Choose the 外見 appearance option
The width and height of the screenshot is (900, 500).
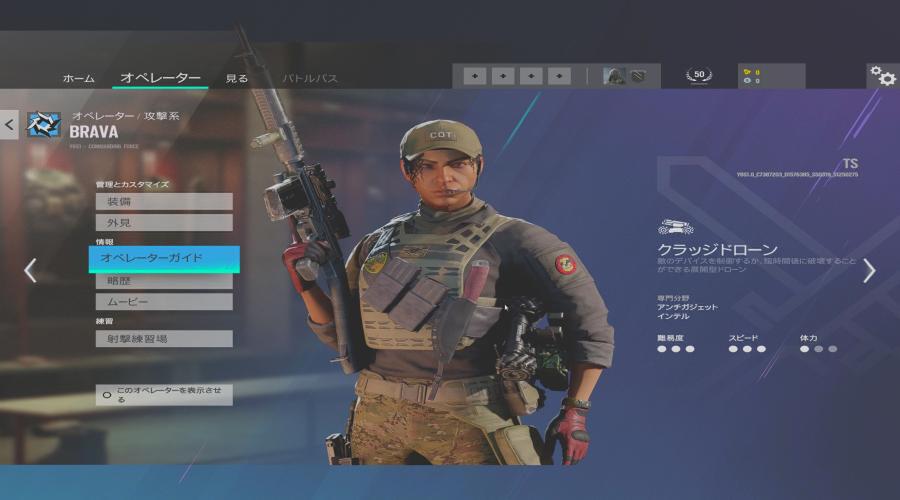164,222
